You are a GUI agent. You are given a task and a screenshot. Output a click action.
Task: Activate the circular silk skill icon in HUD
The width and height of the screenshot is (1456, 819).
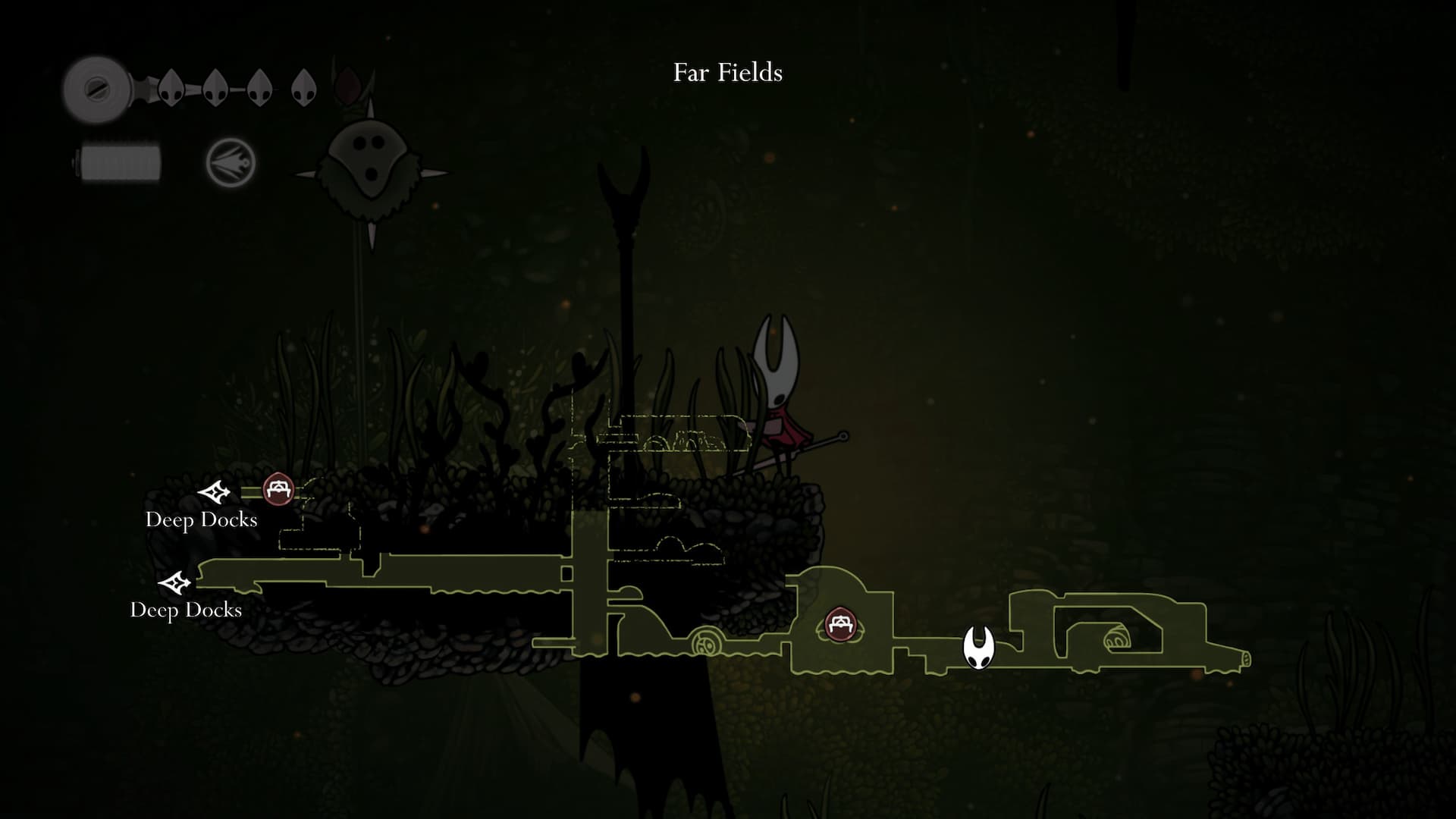point(231,162)
